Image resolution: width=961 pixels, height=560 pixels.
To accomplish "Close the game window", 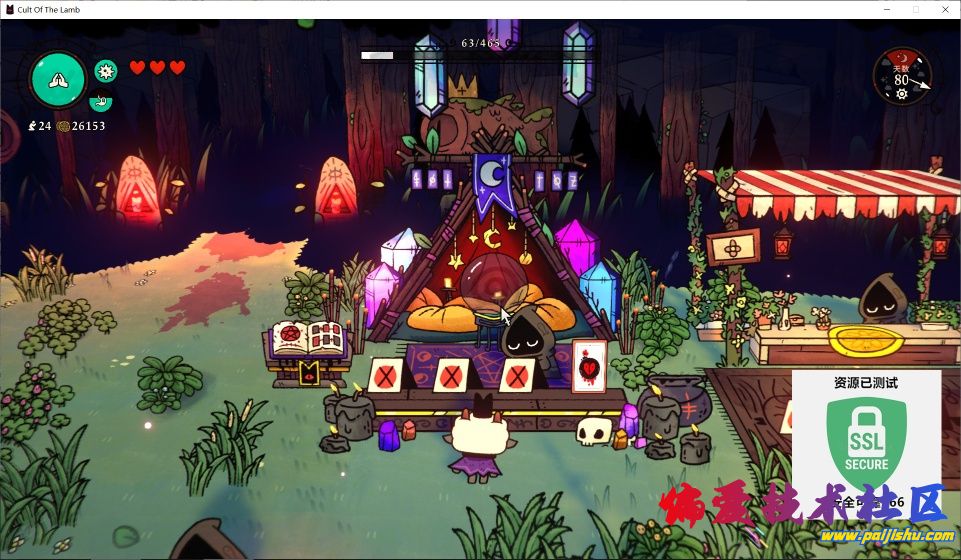I will [945, 9].
